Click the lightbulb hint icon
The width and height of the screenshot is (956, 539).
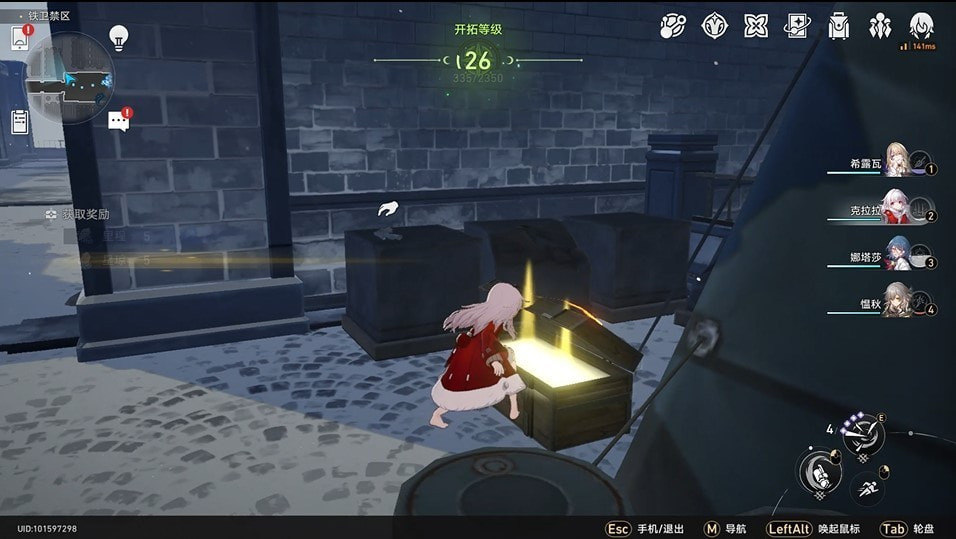pyautogui.click(x=119, y=38)
